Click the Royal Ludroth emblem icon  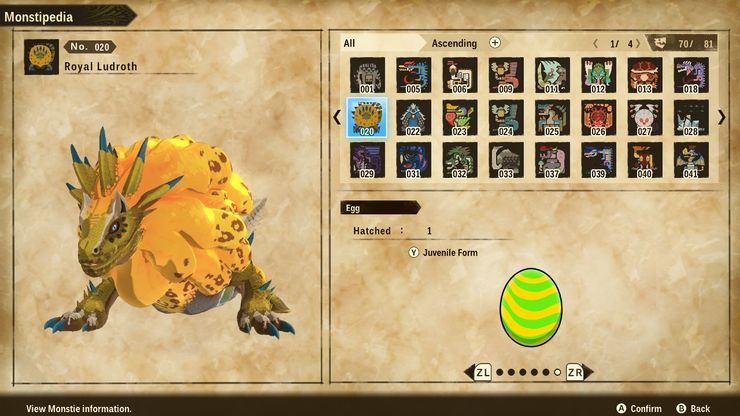40,57
